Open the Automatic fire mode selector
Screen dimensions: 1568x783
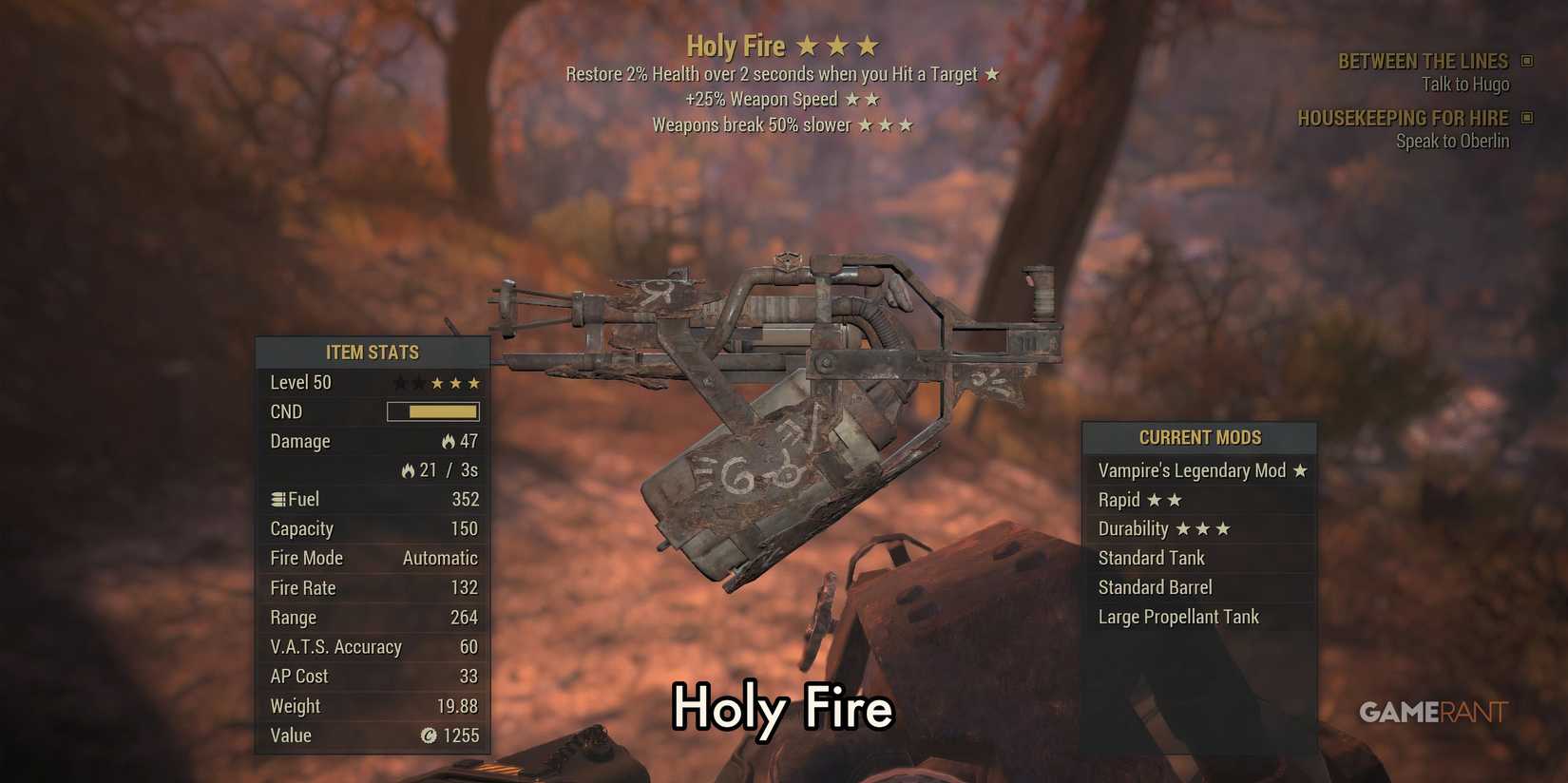[439, 558]
